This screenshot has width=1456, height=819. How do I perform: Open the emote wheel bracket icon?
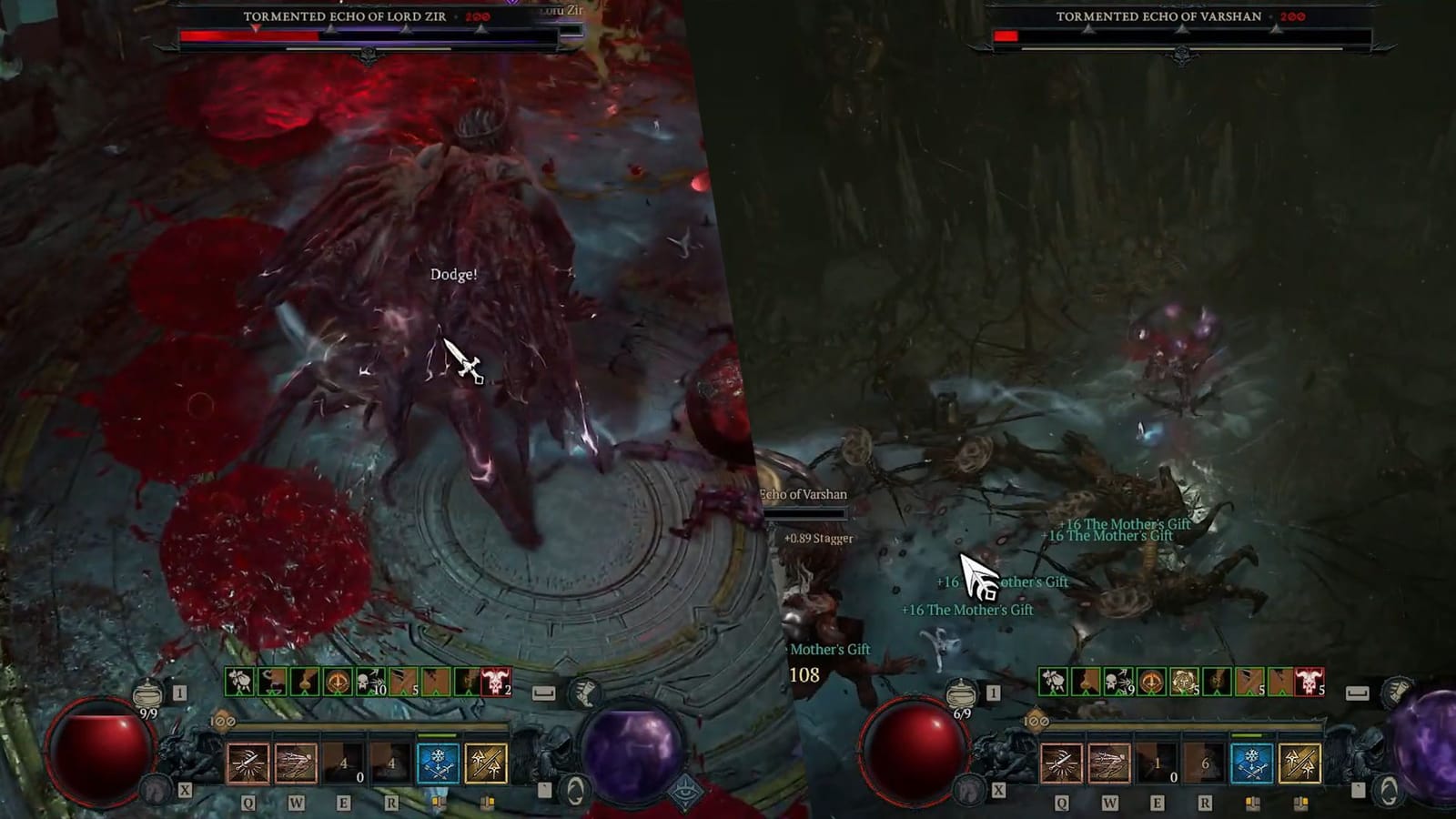point(543,691)
